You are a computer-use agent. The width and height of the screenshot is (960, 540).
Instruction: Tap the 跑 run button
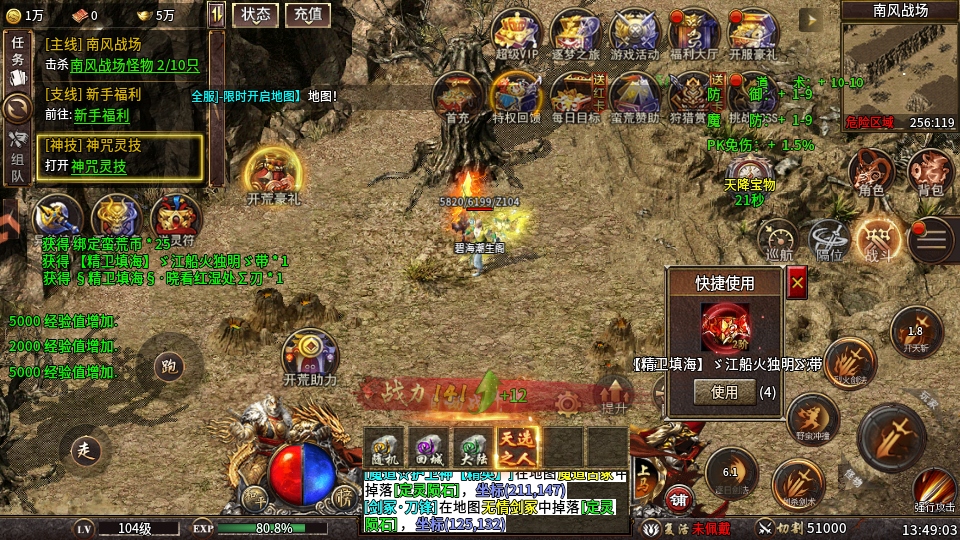[169, 366]
